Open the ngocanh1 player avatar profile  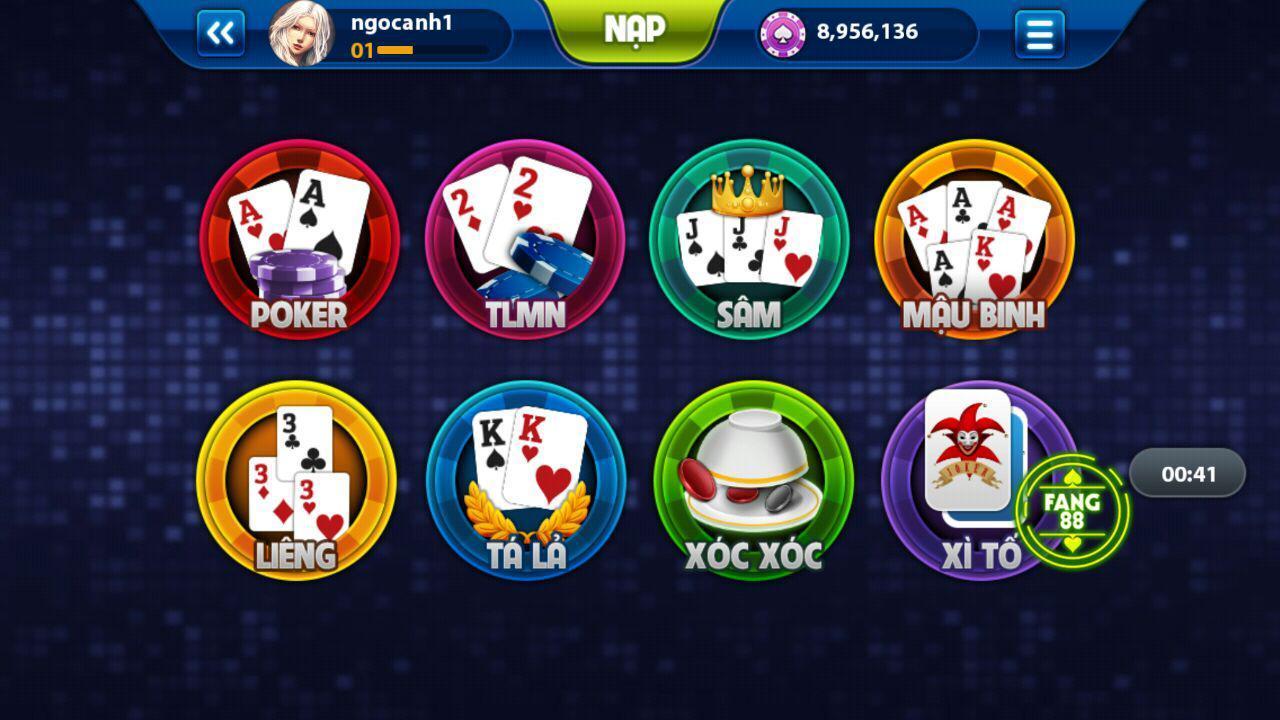point(300,34)
